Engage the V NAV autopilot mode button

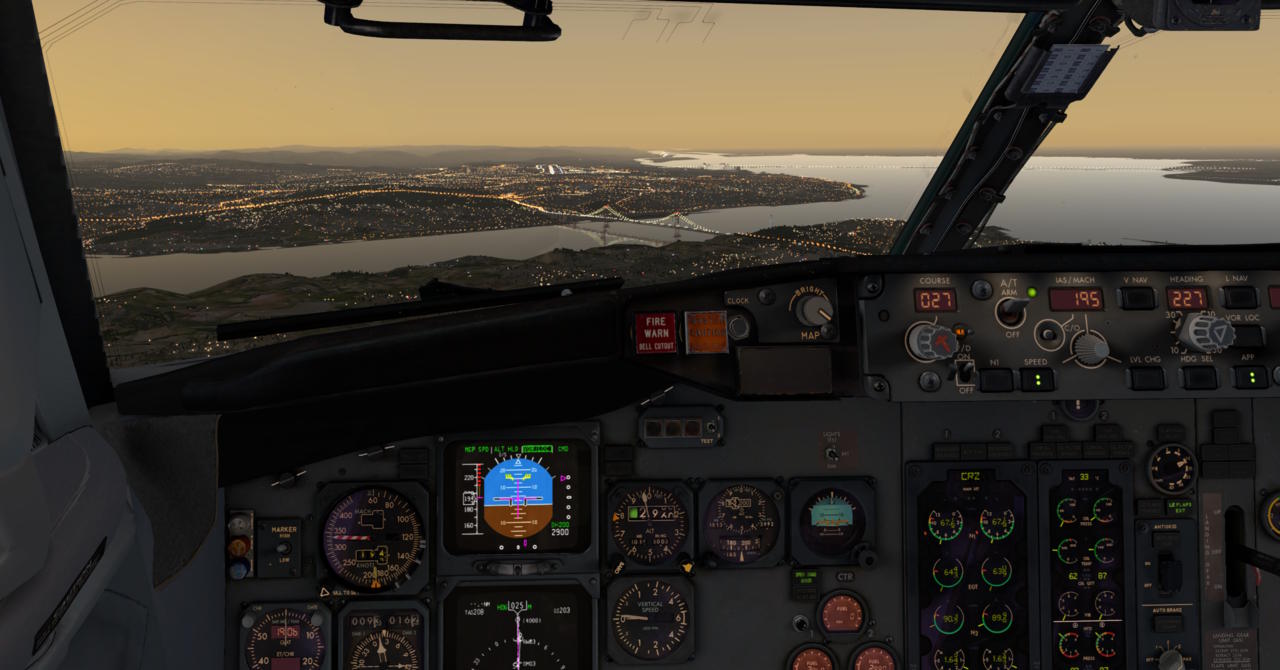1136,298
